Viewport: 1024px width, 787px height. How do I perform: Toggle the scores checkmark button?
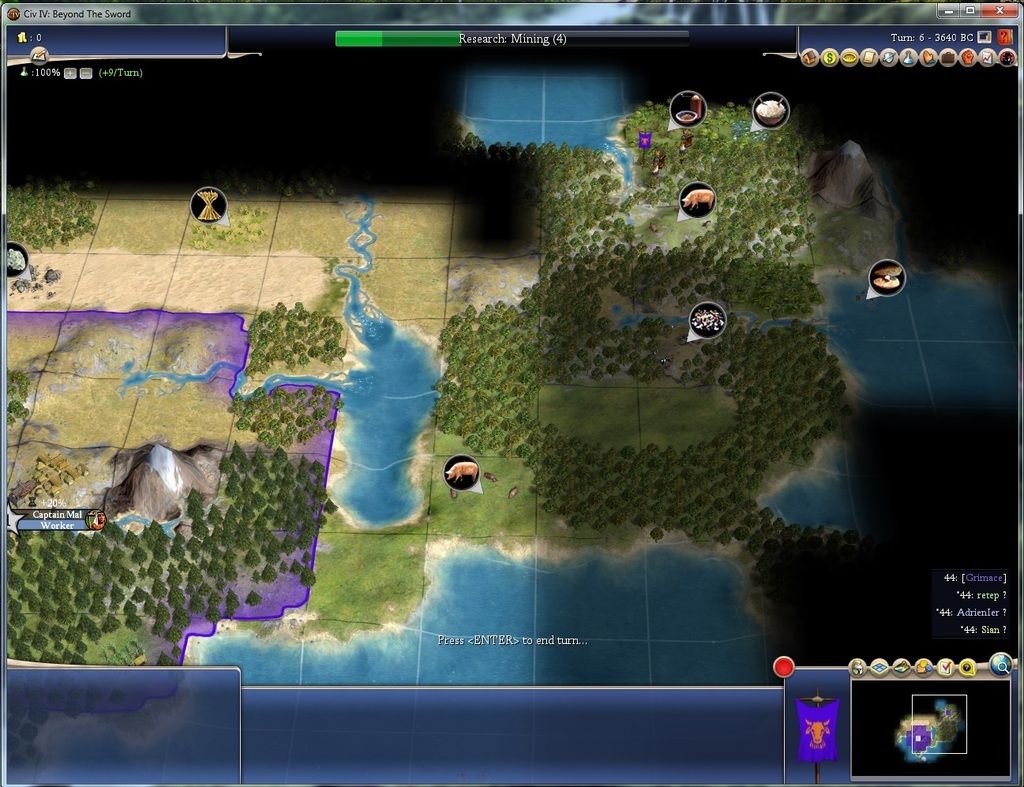tap(945, 668)
